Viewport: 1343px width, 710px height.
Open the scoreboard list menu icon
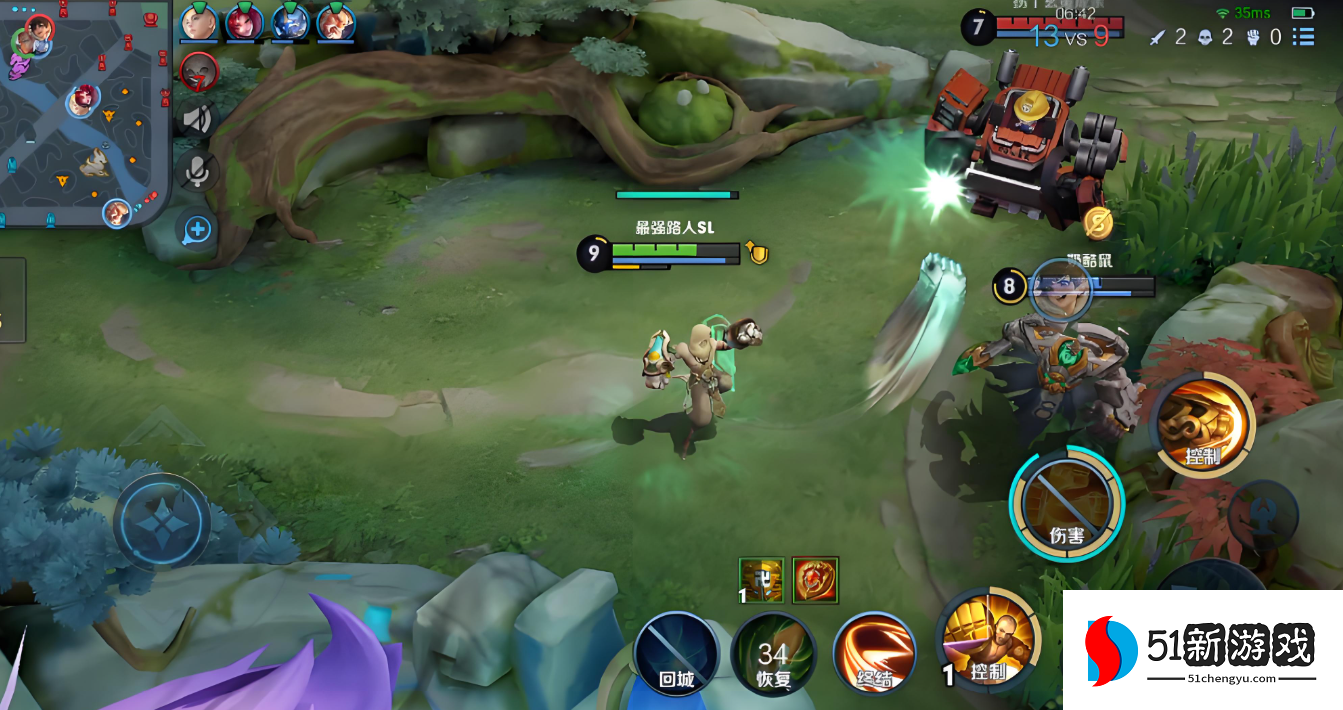click(1303, 37)
